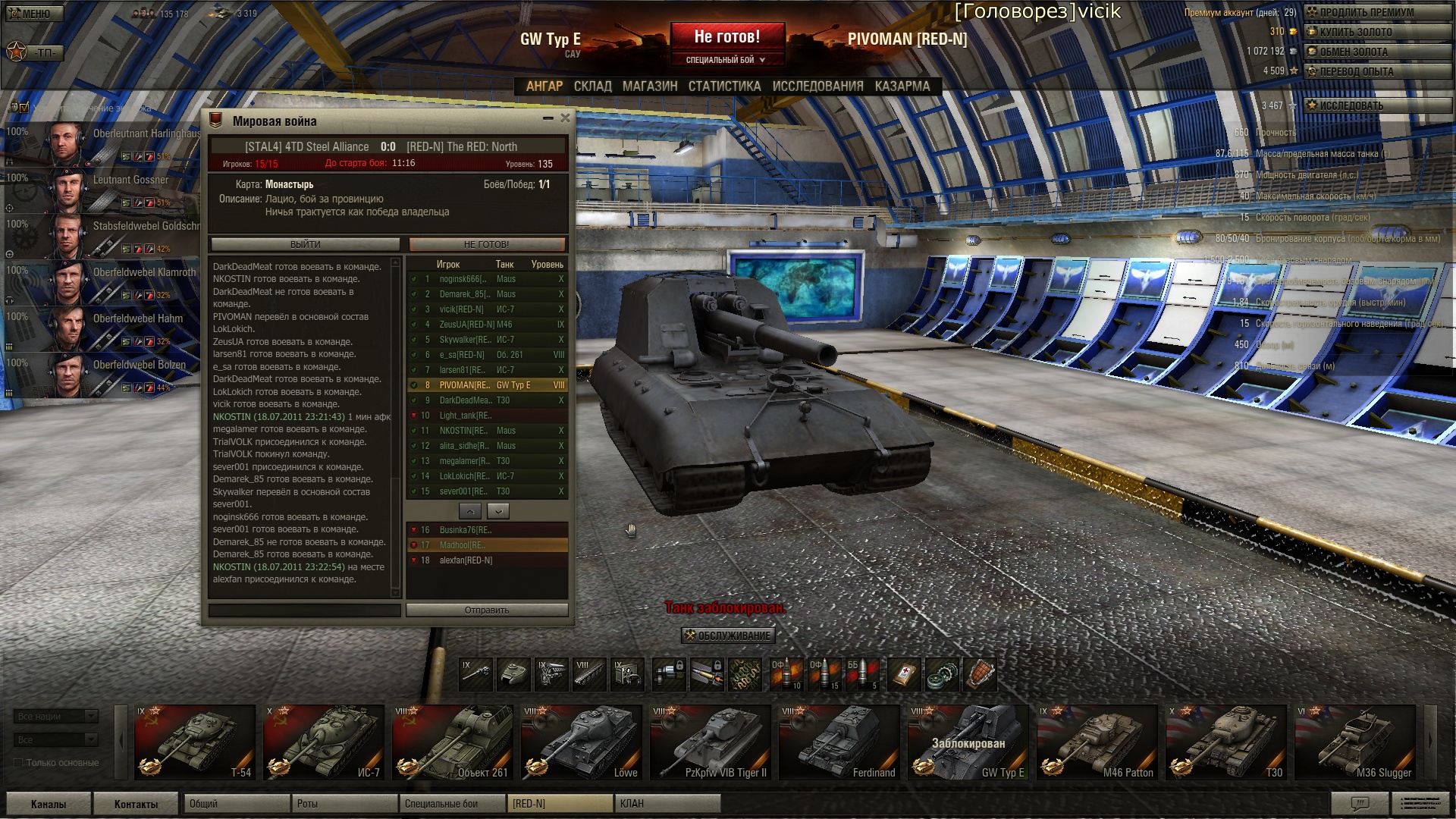Open the КАЗАРМА tab

902,86
